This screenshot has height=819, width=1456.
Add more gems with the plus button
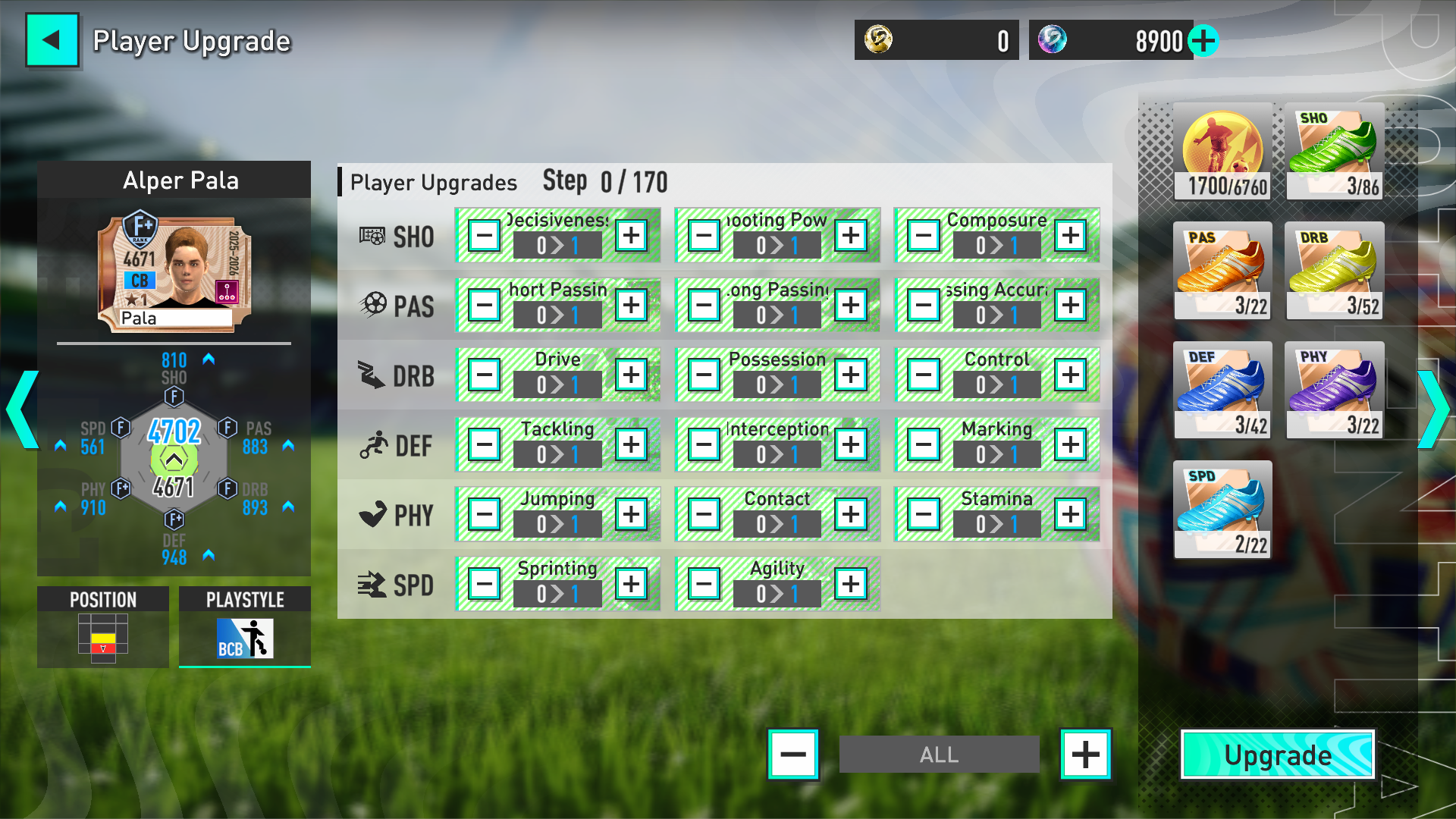click(x=1203, y=41)
